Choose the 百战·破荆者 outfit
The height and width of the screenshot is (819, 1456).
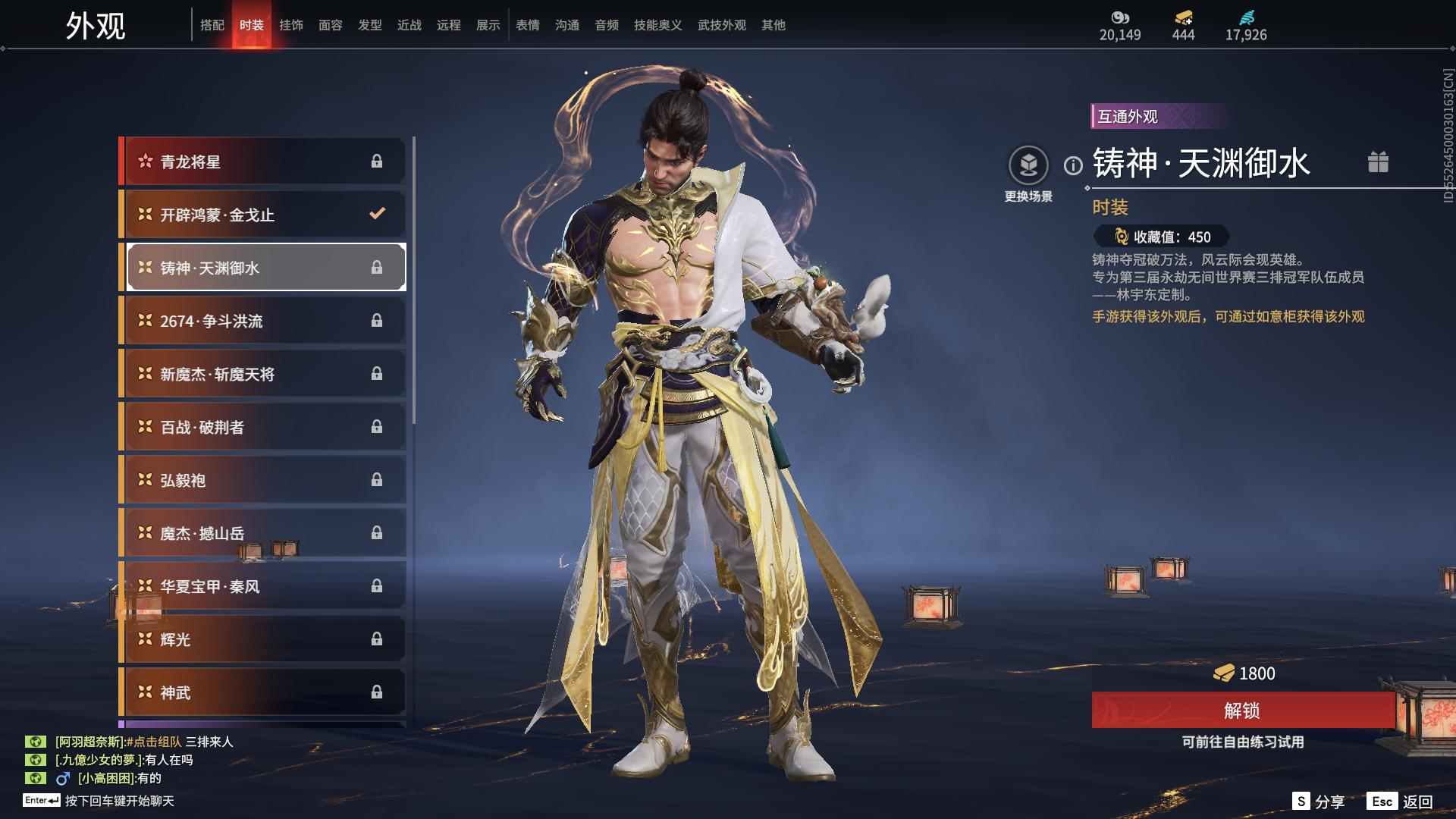(263, 427)
